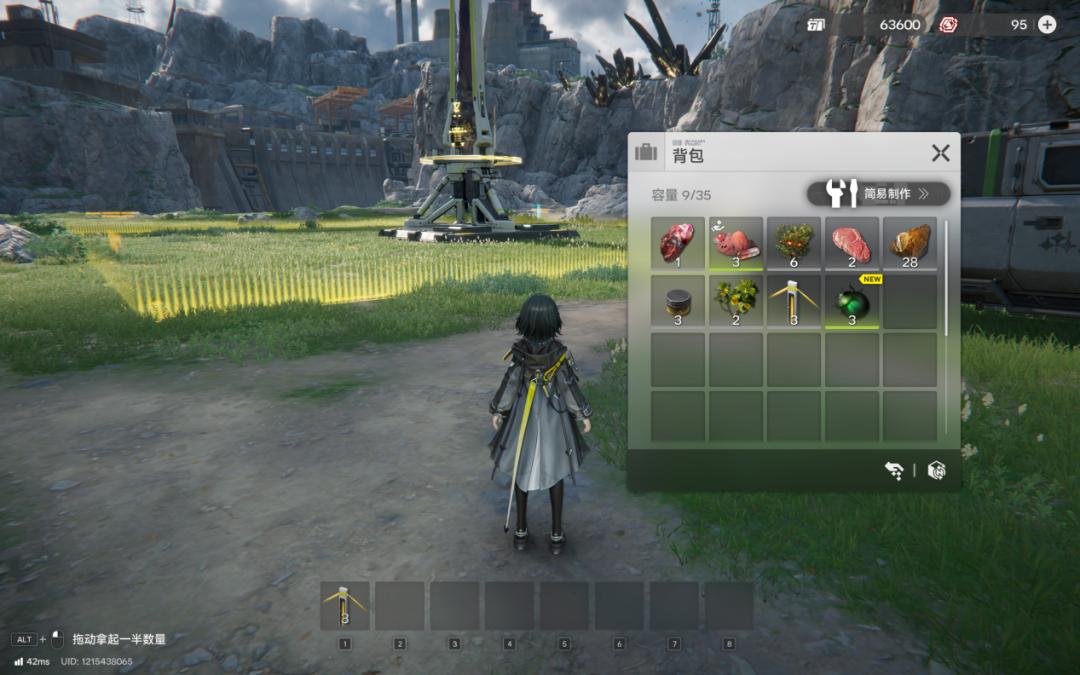Click the hexagon cube icon at backpack bottom
Viewport: 1080px width, 675px height.
[x=936, y=470]
